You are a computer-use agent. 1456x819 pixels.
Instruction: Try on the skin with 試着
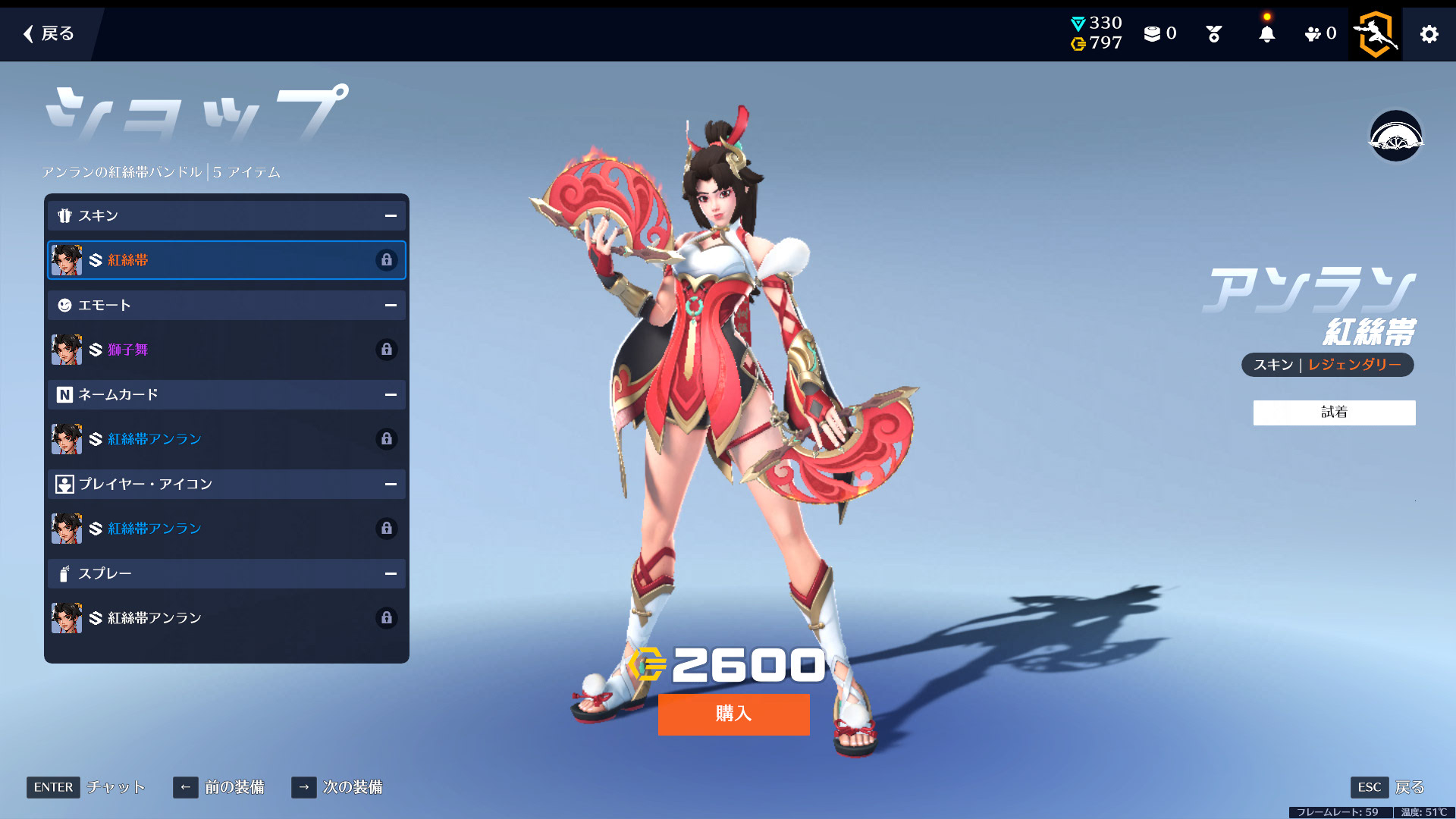[x=1334, y=413]
